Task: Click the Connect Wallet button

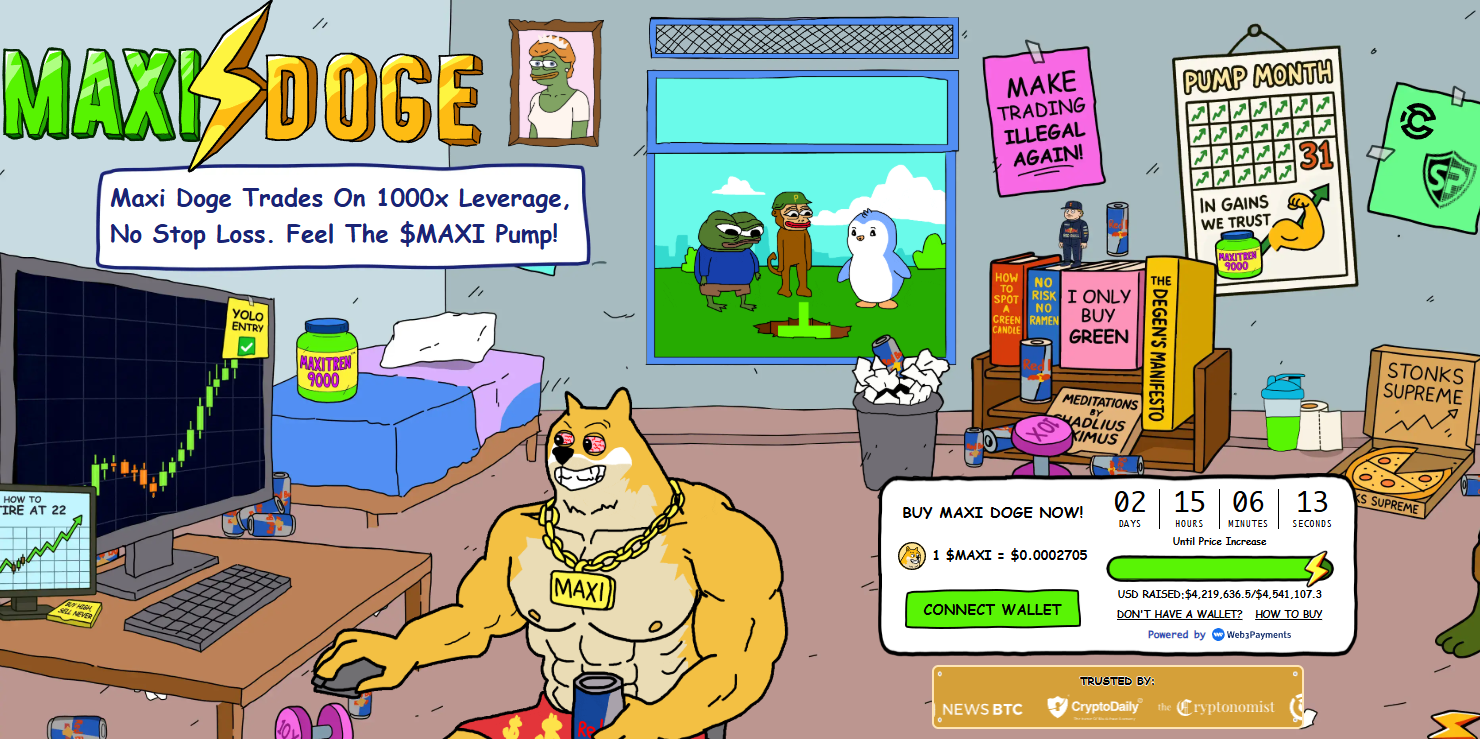Action: click(x=992, y=609)
